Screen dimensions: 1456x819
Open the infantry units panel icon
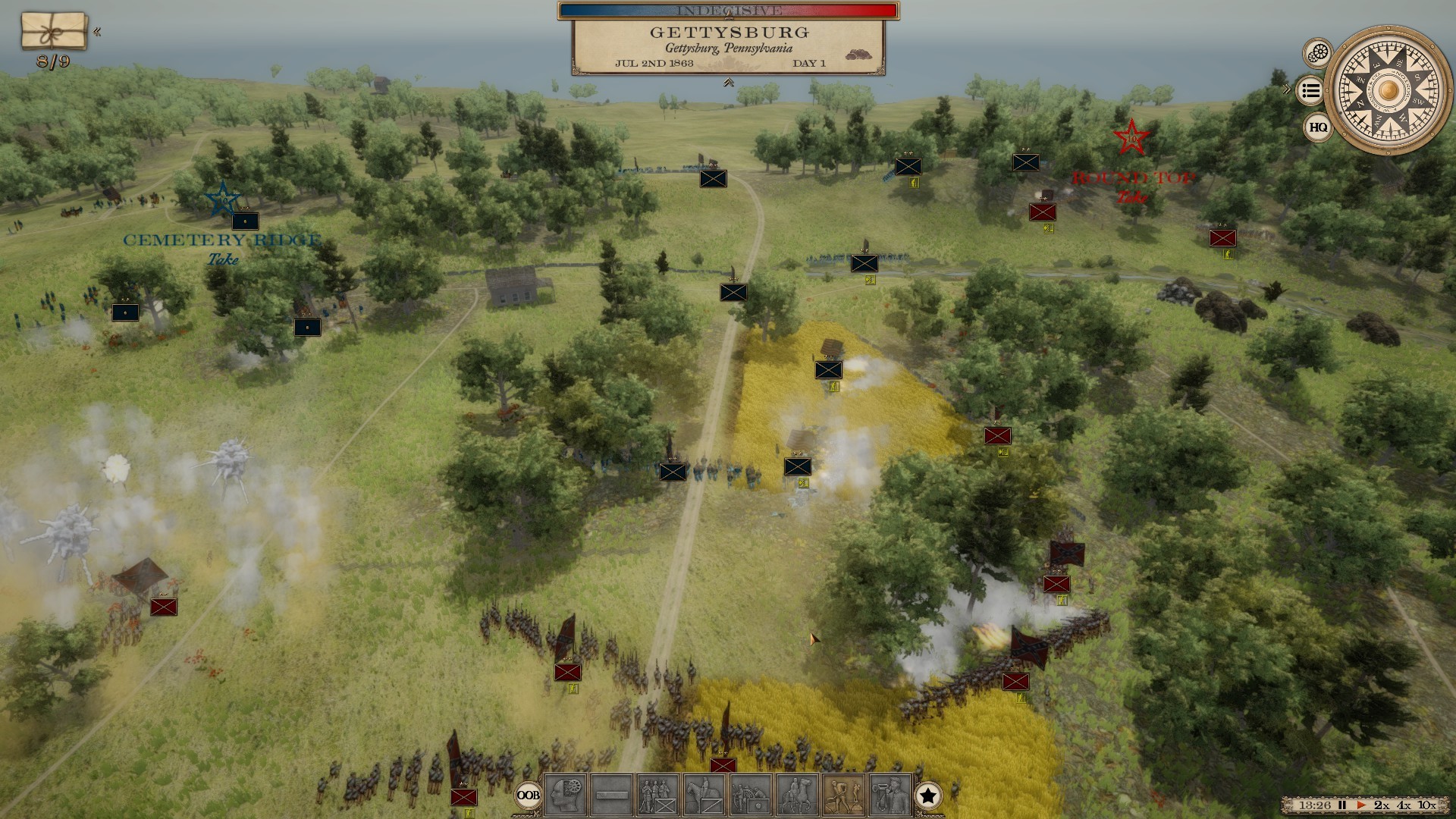(x=657, y=794)
